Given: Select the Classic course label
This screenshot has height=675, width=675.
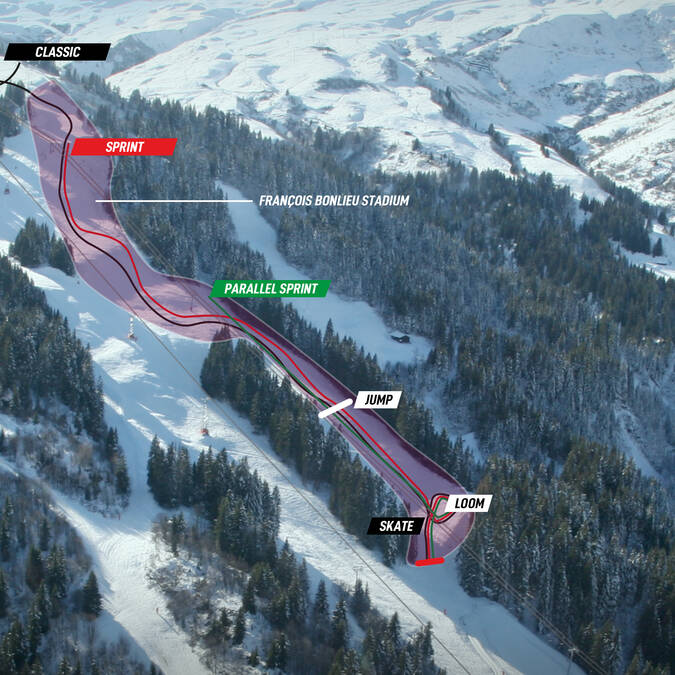Looking at the screenshot, I should (x=57, y=52).
